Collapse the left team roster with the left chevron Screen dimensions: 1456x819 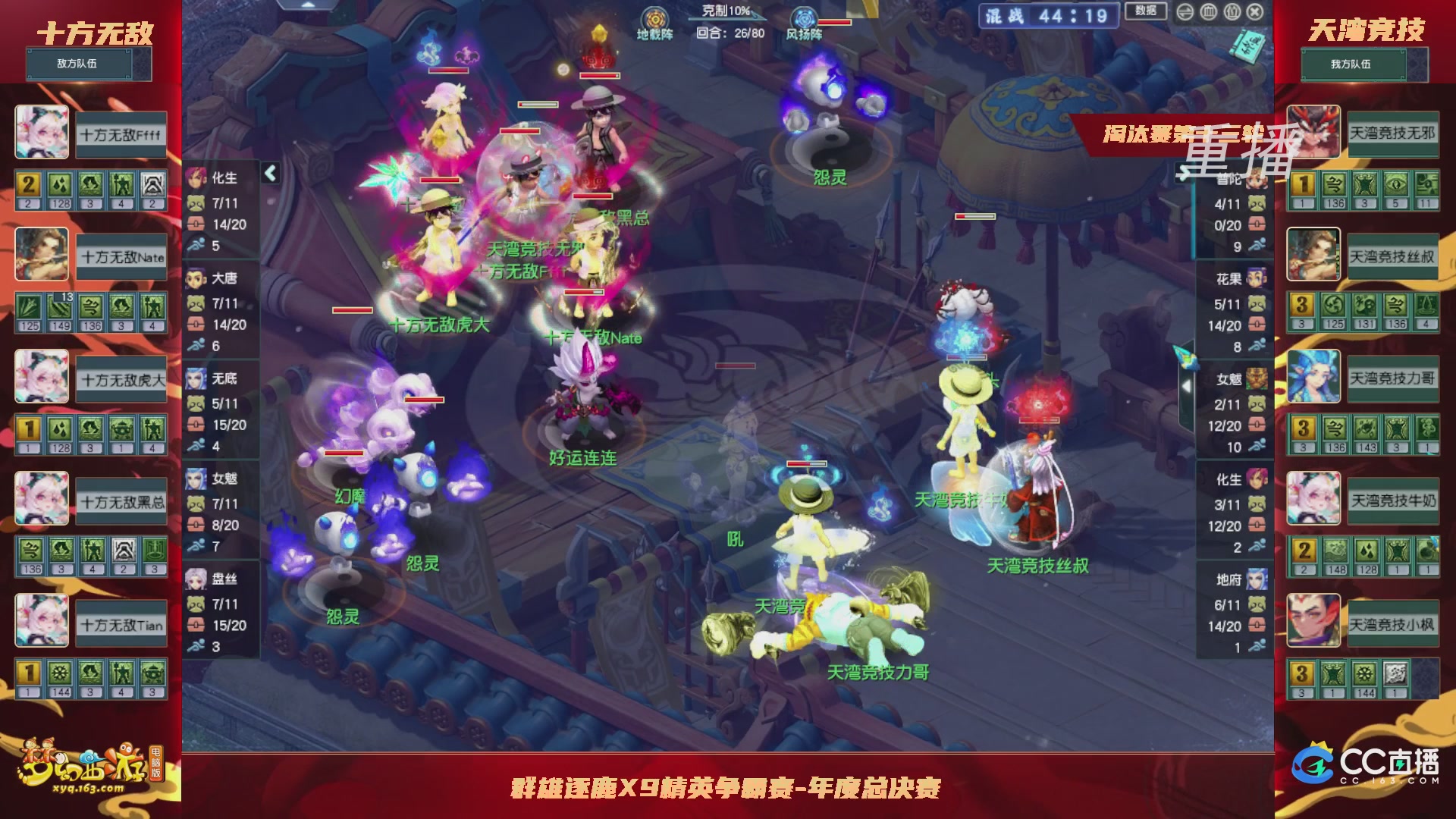pyautogui.click(x=269, y=173)
